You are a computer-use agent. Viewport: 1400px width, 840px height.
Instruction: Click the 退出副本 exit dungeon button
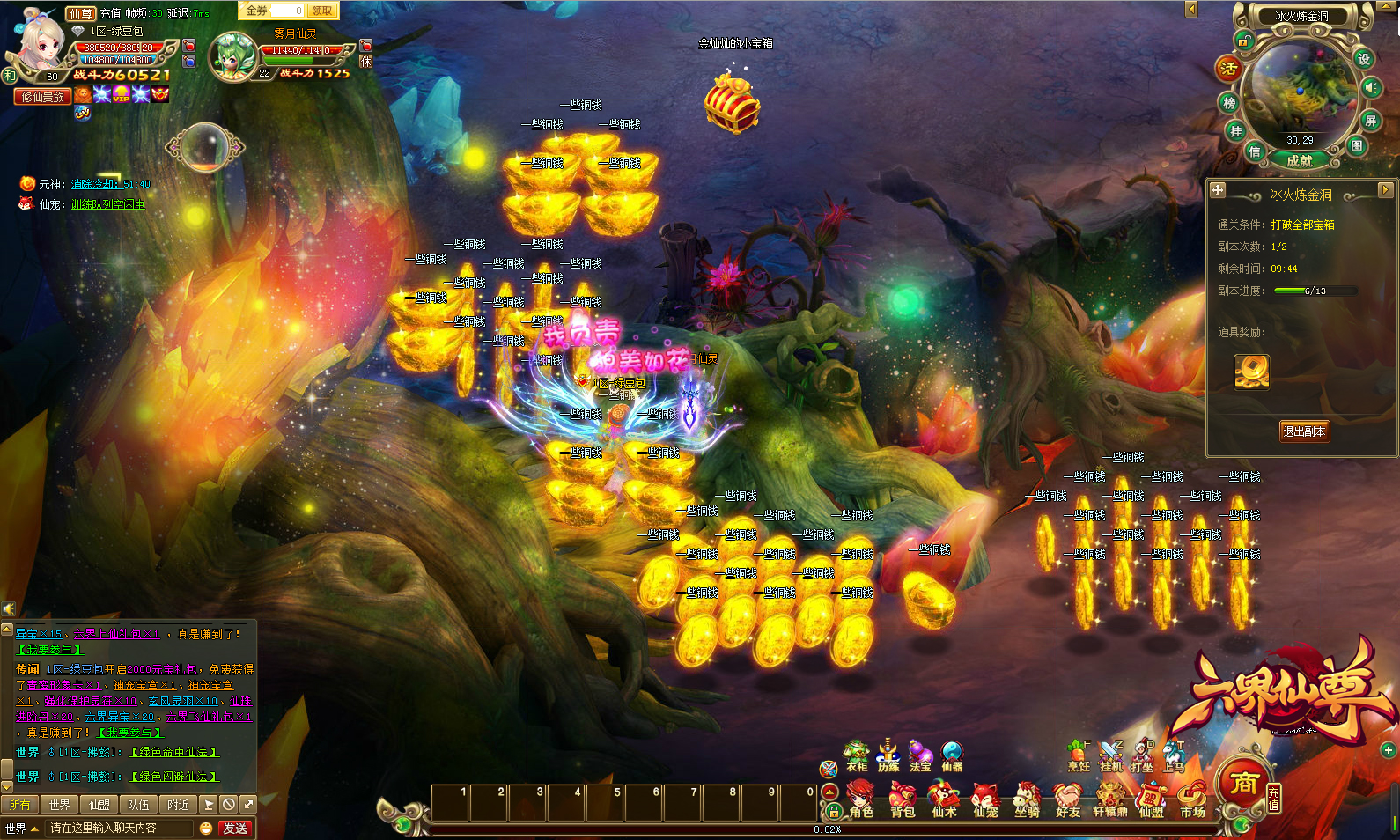(1305, 431)
